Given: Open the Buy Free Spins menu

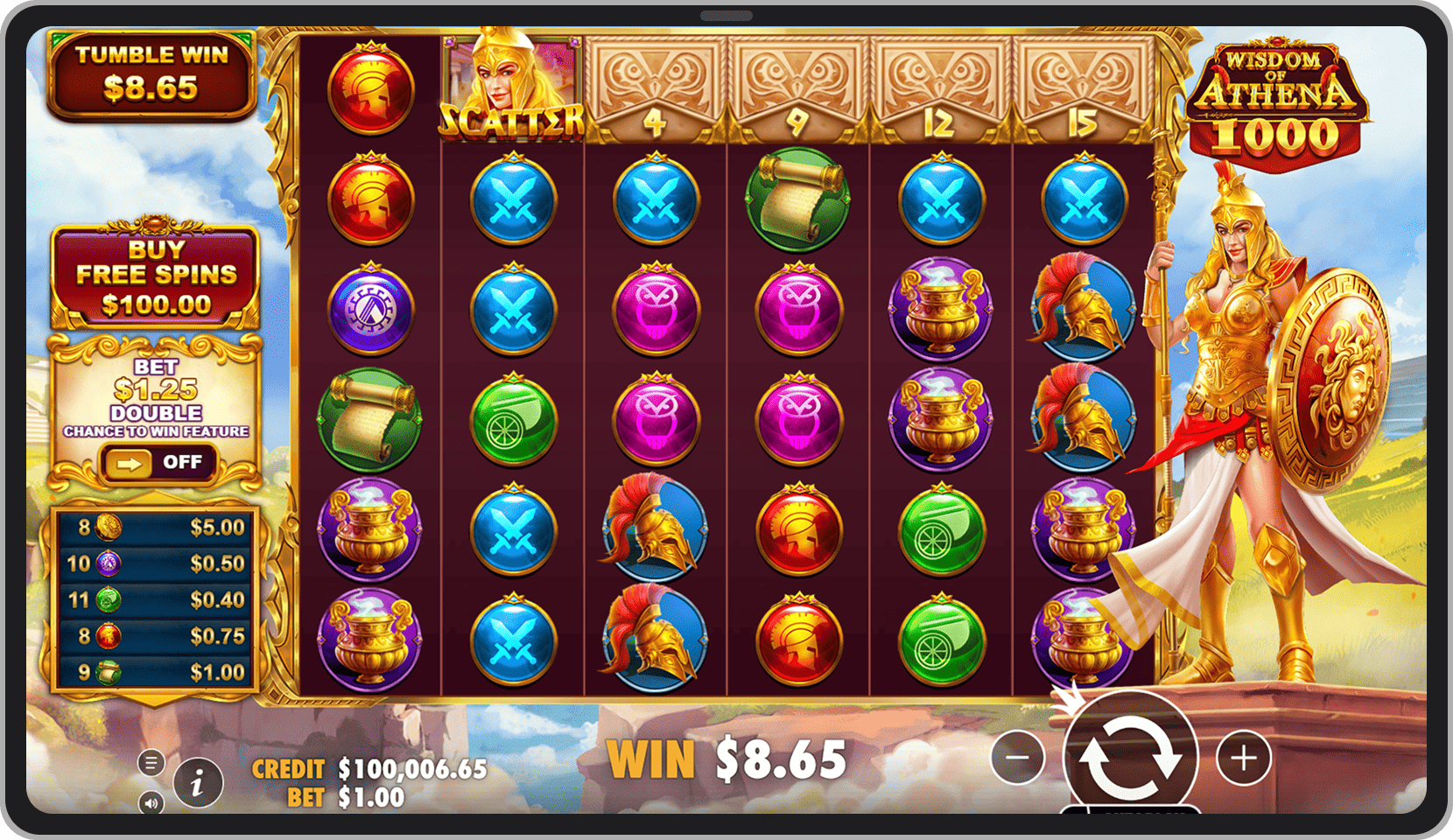Looking at the screenshot, I should (x=156, y=276).
